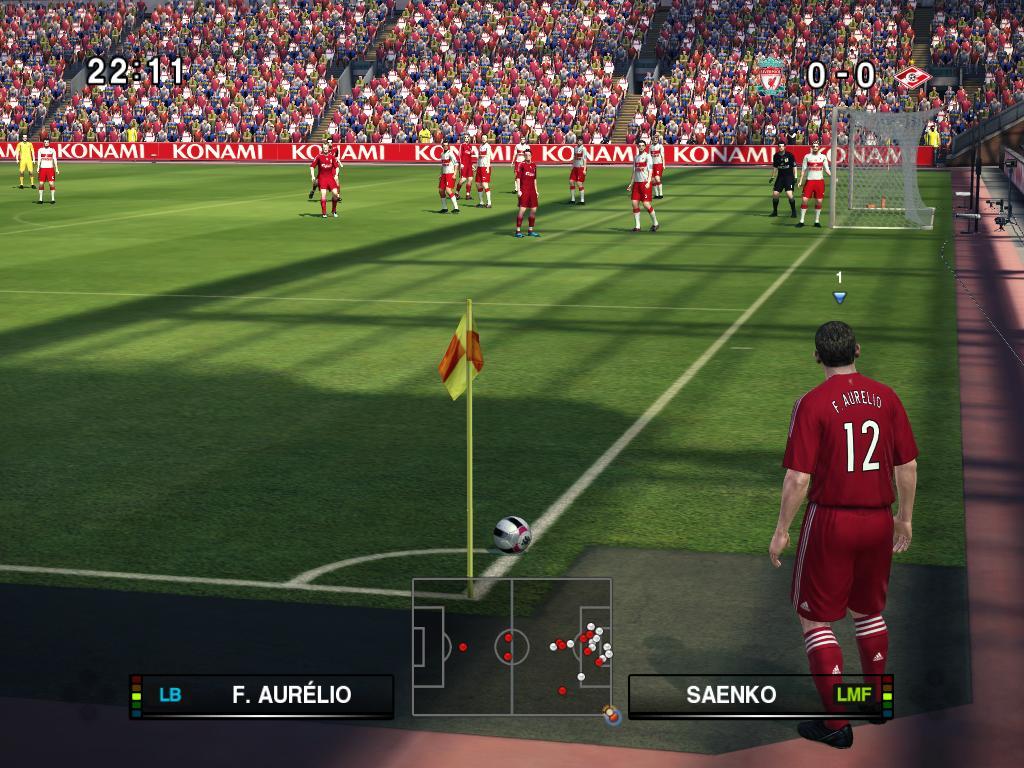Click the LMF position badge
1024x768 pixels.
pos(854,695)
